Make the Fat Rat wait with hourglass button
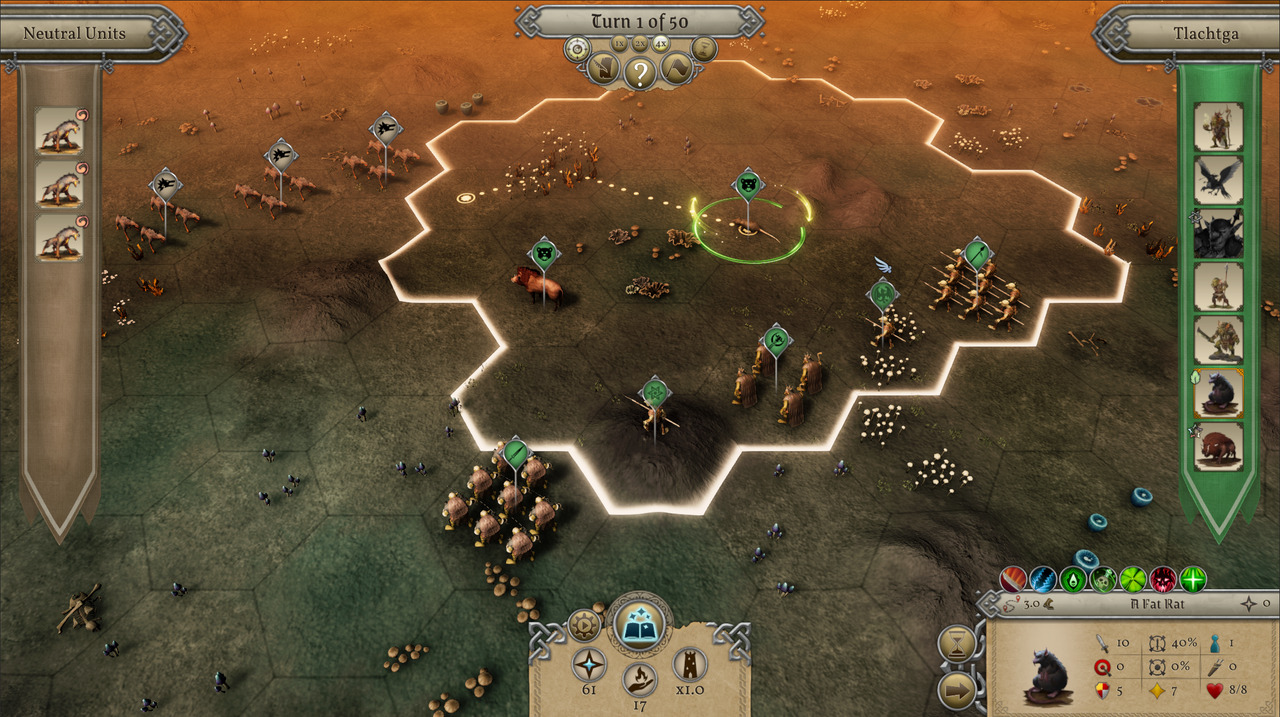This screenshot has width=1280, height=717. coord(957,642)
